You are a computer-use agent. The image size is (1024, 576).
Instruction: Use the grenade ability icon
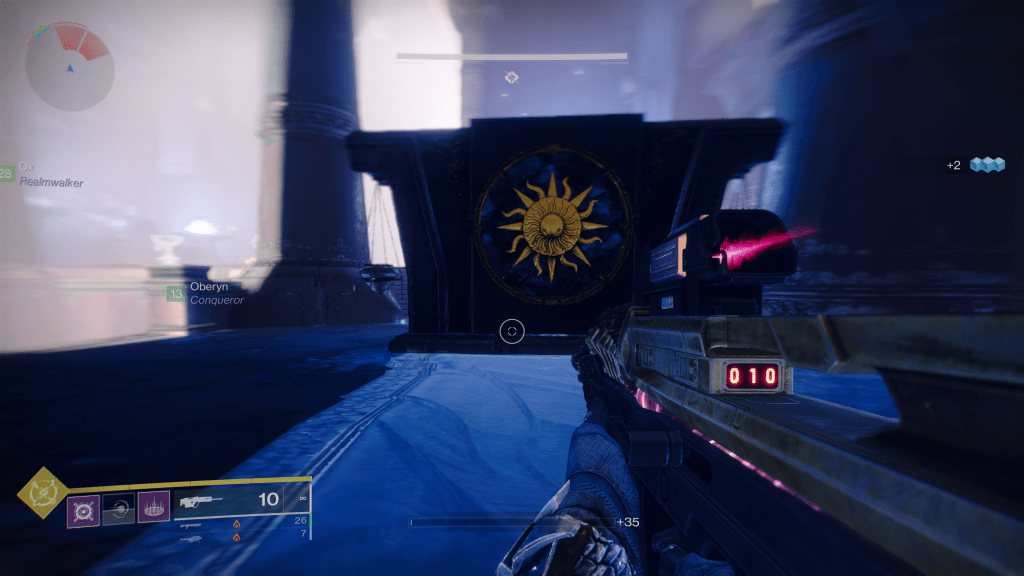tap(82, 510)
